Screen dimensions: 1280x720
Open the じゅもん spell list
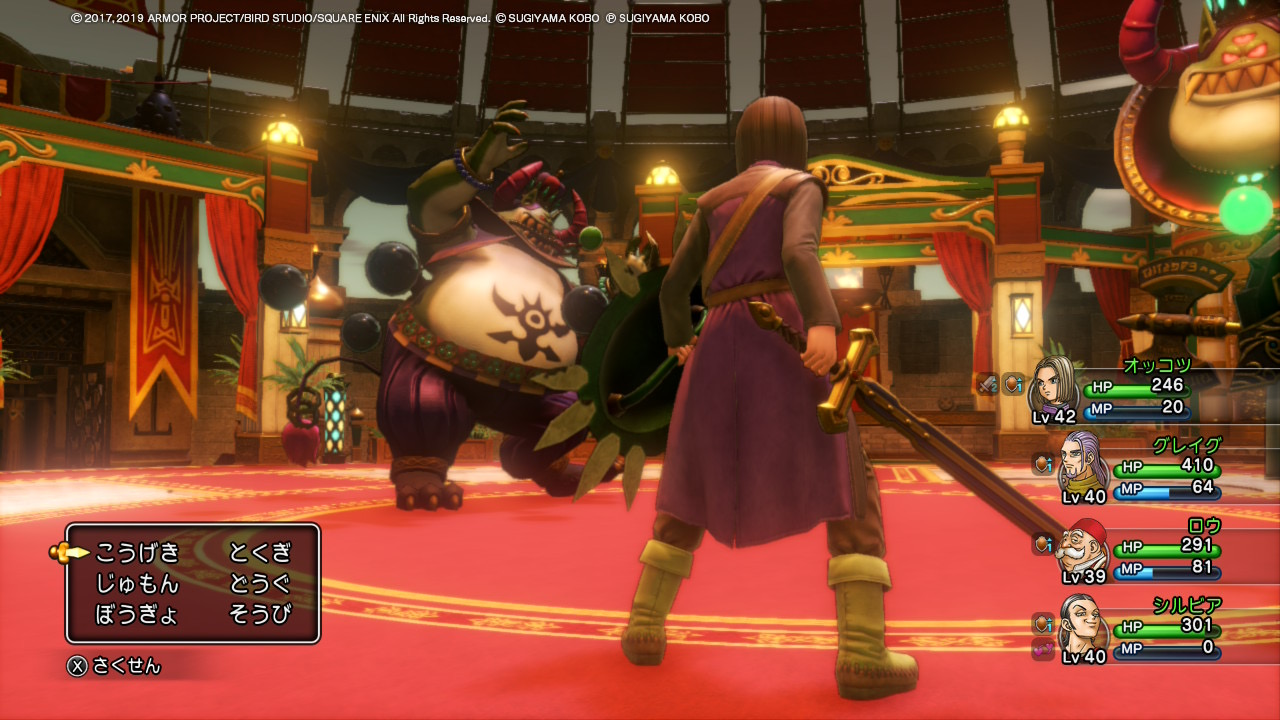[x=138, y=583]
